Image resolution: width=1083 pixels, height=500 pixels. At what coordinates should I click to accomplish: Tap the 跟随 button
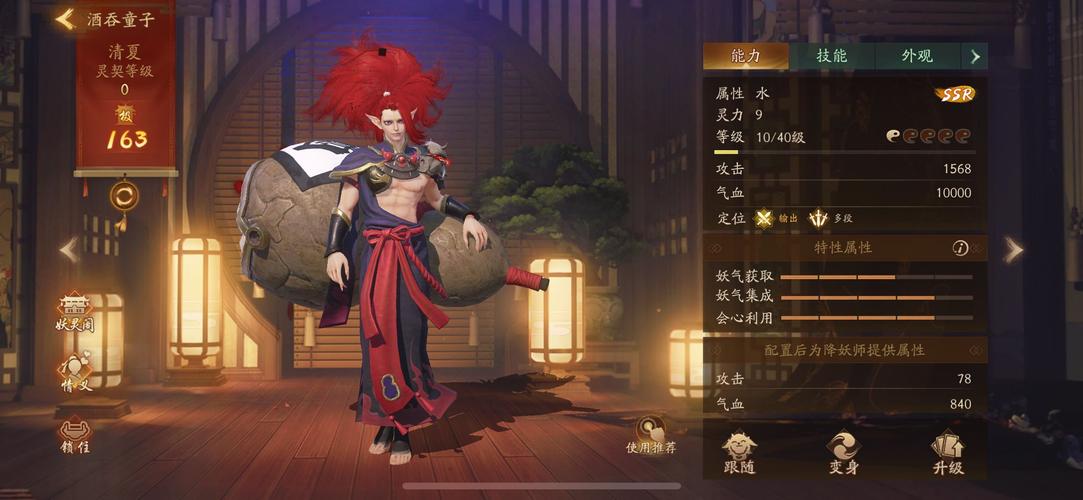740,453
